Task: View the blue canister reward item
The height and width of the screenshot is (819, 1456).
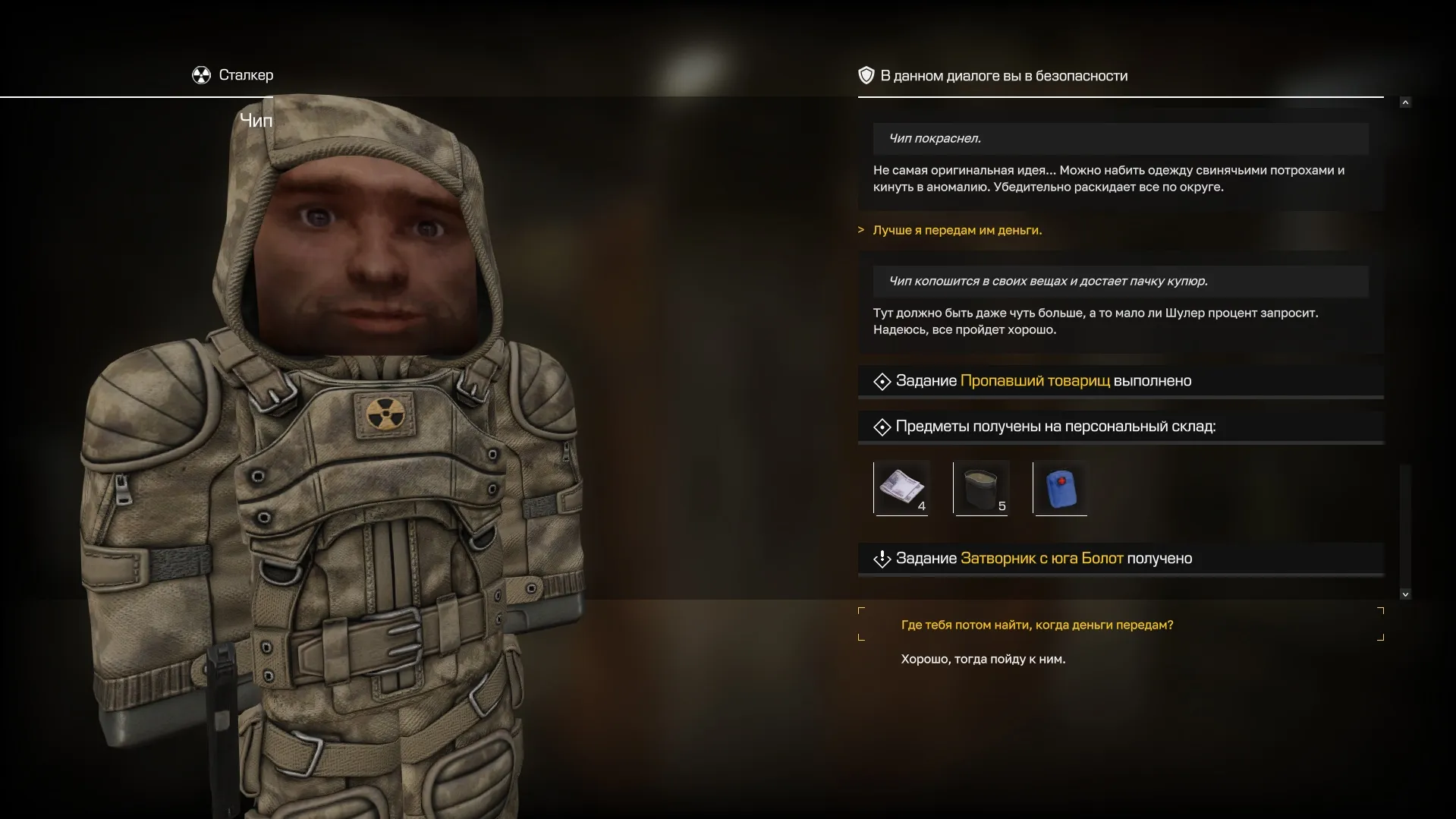Action: [x=1061, y=487]
